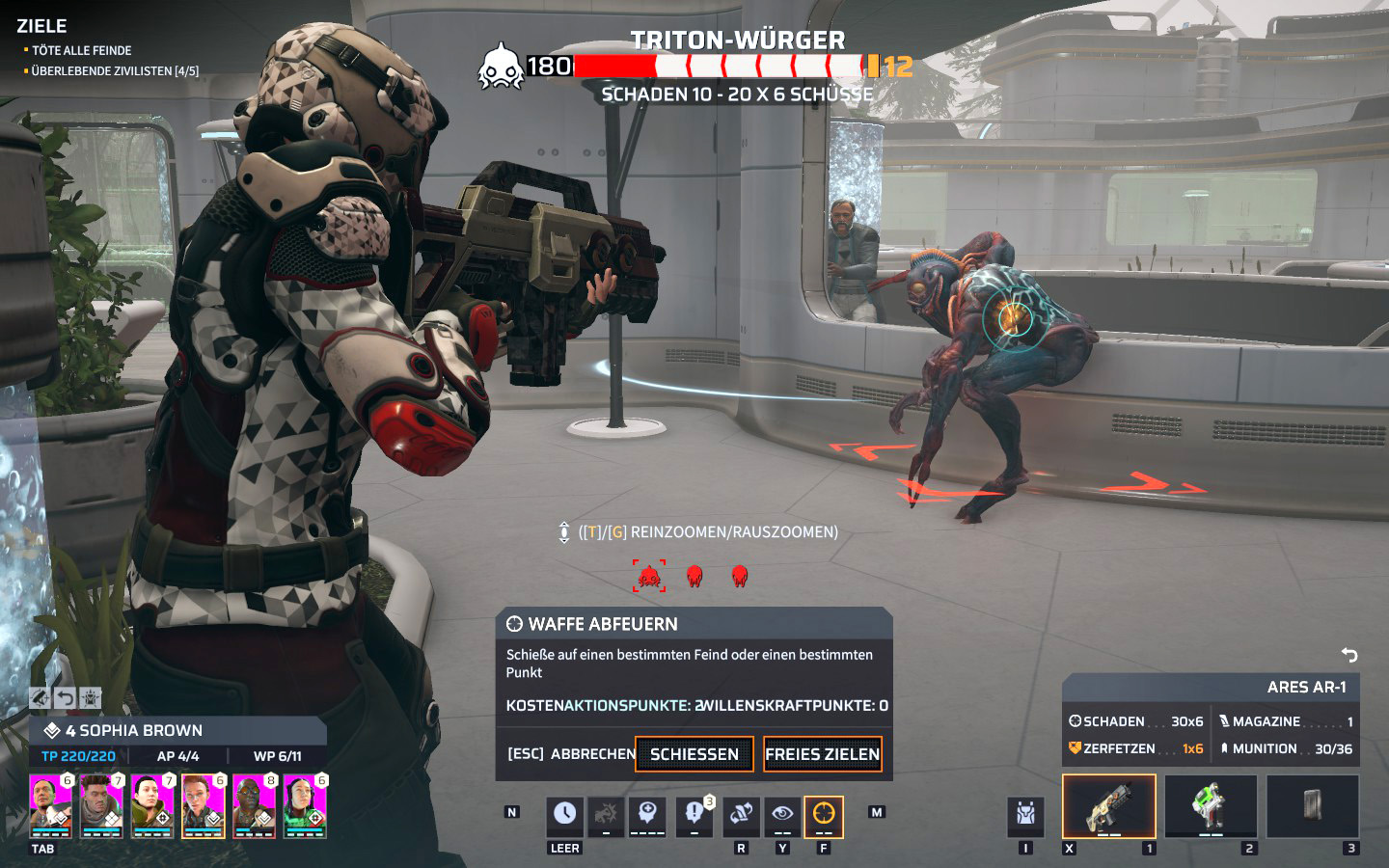Image resolution: width=1389 pixels, height=868 pixels.
Task: Fire the weapon with the Schiessen button
Action: click(x=694, y=754)
